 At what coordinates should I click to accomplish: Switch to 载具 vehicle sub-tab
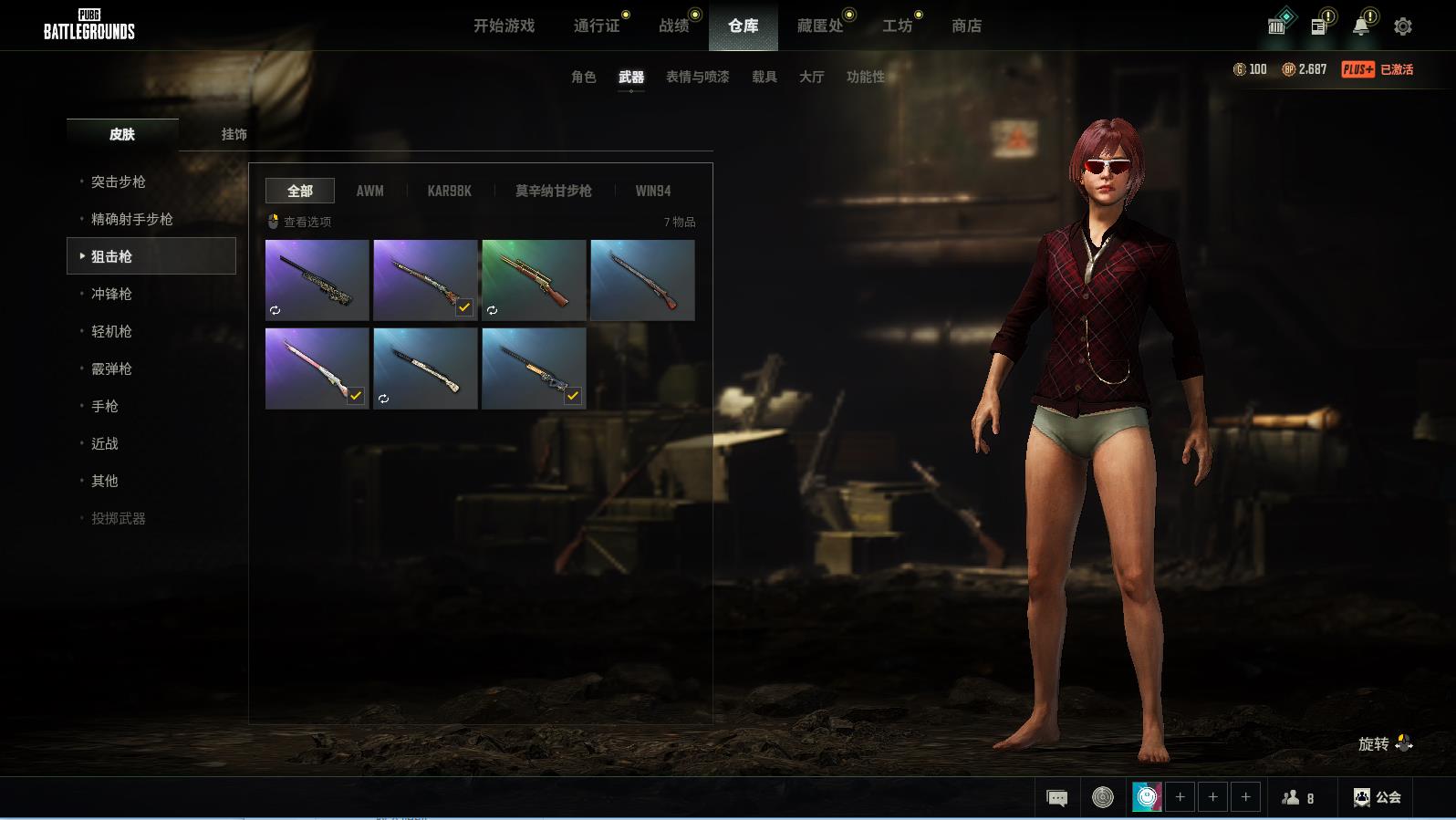click(764, 77)
